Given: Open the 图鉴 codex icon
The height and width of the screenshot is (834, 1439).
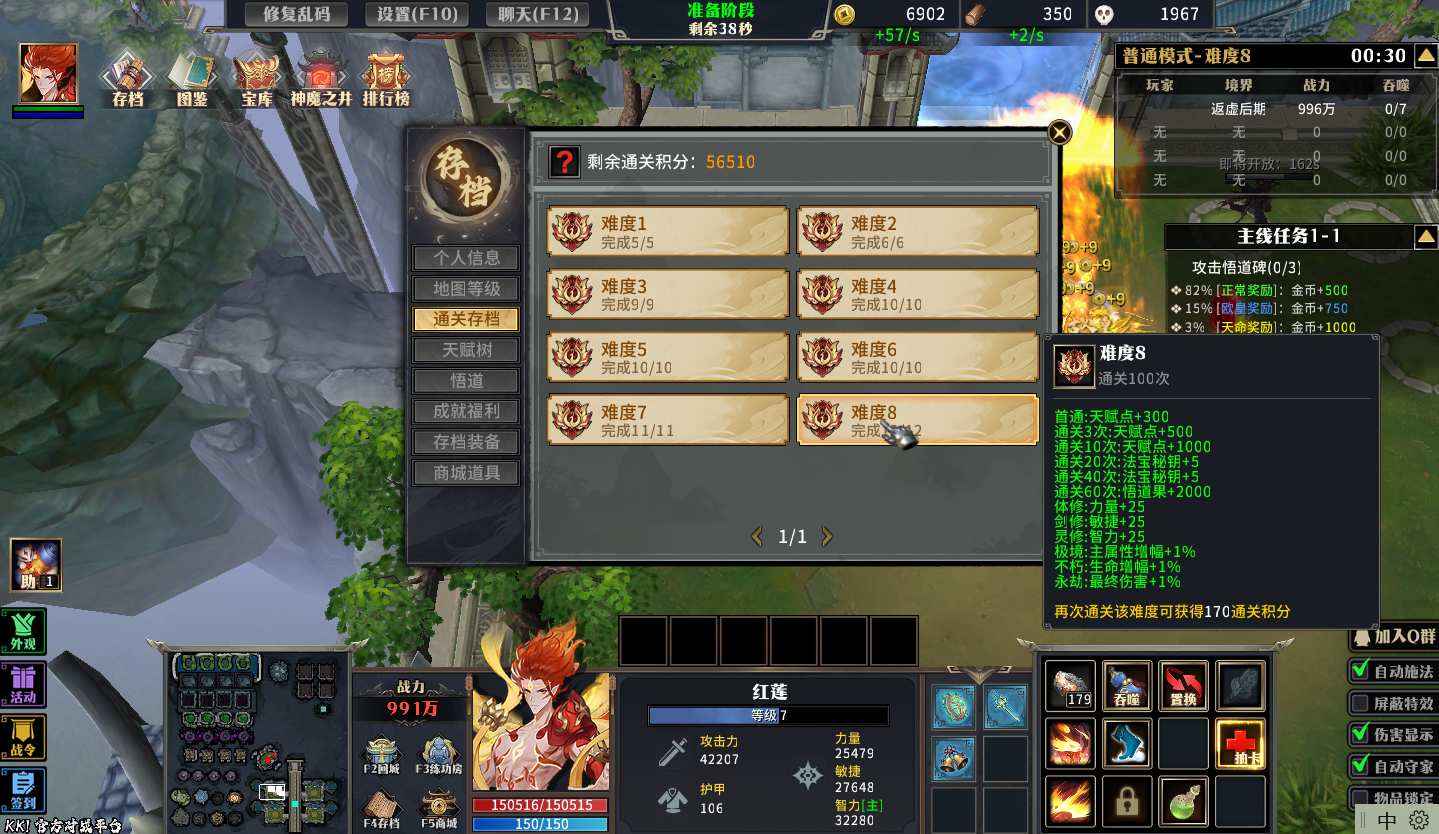Looking at the screenshot, I should click(191, 78).
